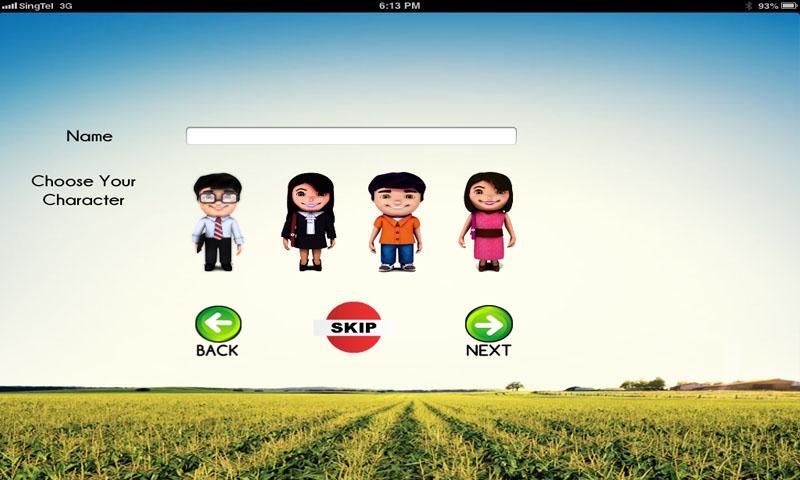Go back with the green BACK arrow
The height and width of the screenshot is (480, 800).
click(x=217, y=327)
